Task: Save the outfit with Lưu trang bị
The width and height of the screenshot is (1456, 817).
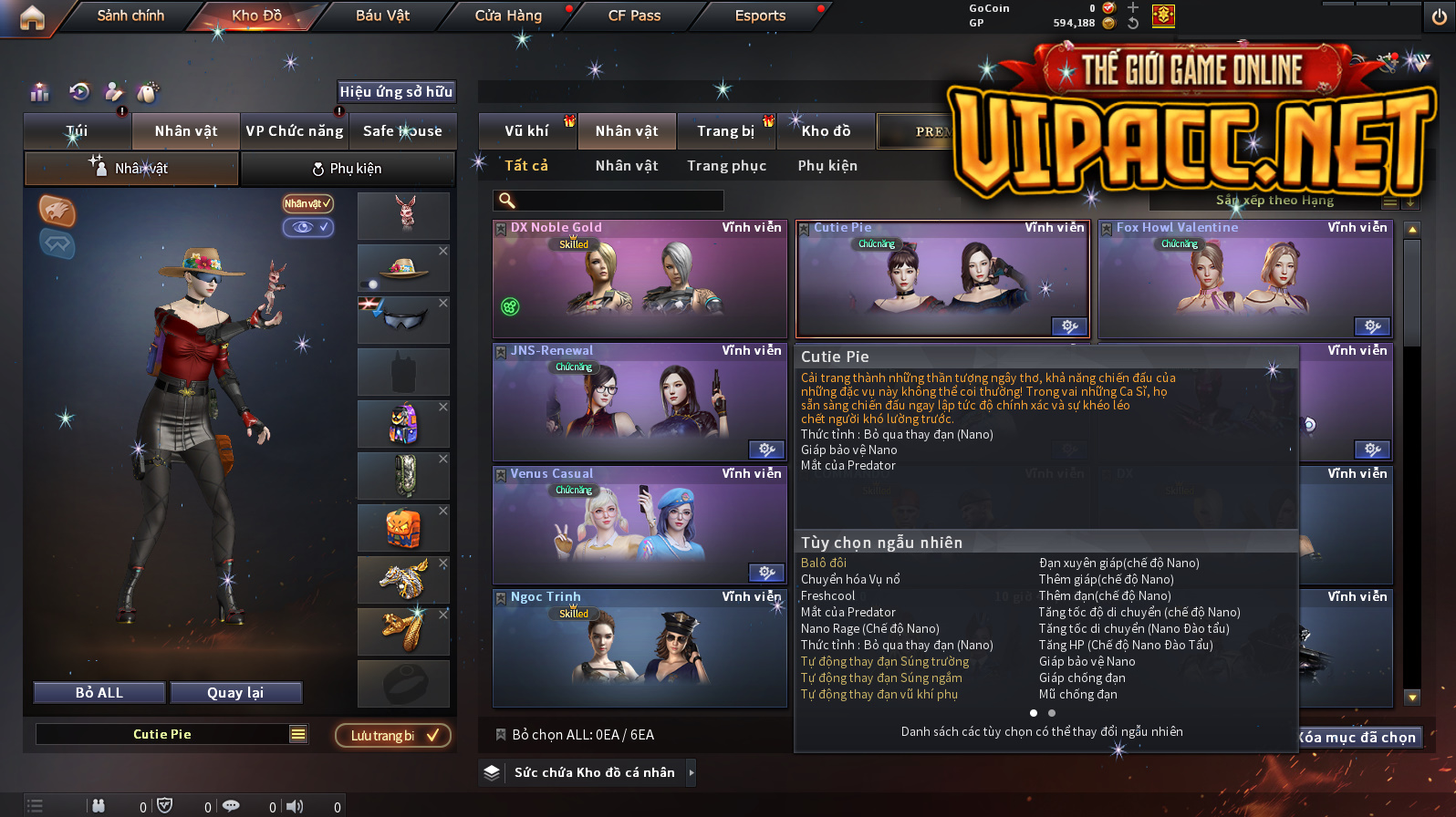Action: click(393, 736)
